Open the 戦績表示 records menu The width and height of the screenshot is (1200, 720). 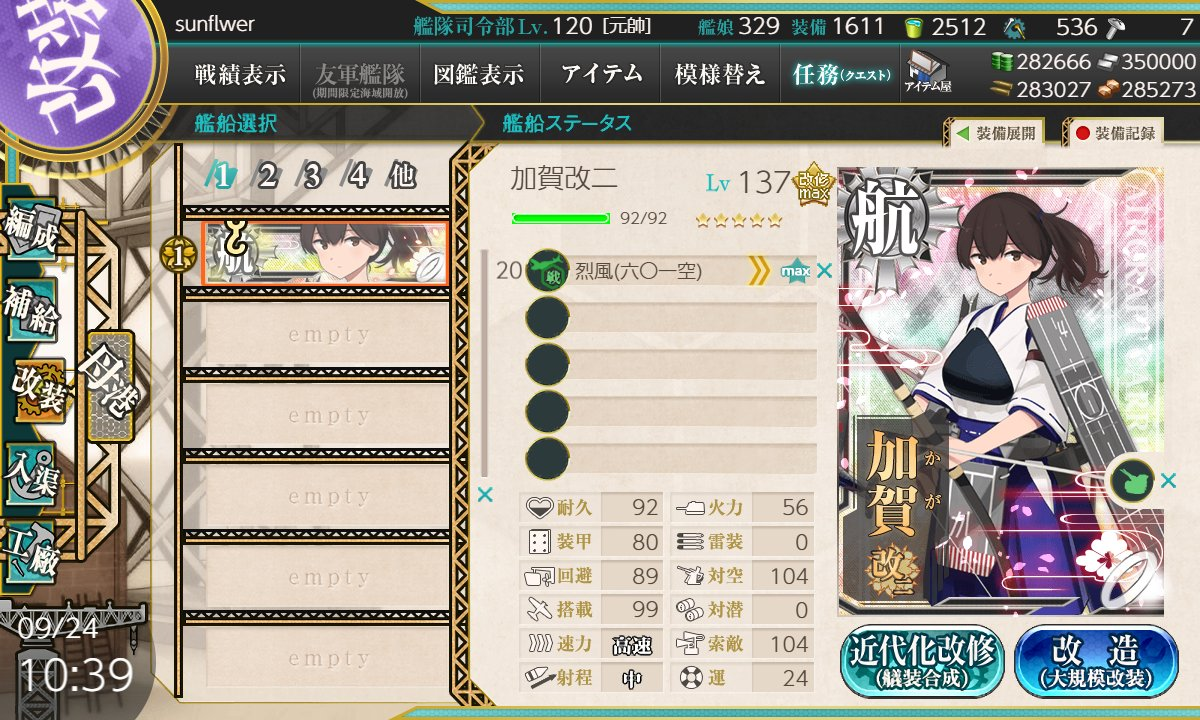click(x=240, y=75)
